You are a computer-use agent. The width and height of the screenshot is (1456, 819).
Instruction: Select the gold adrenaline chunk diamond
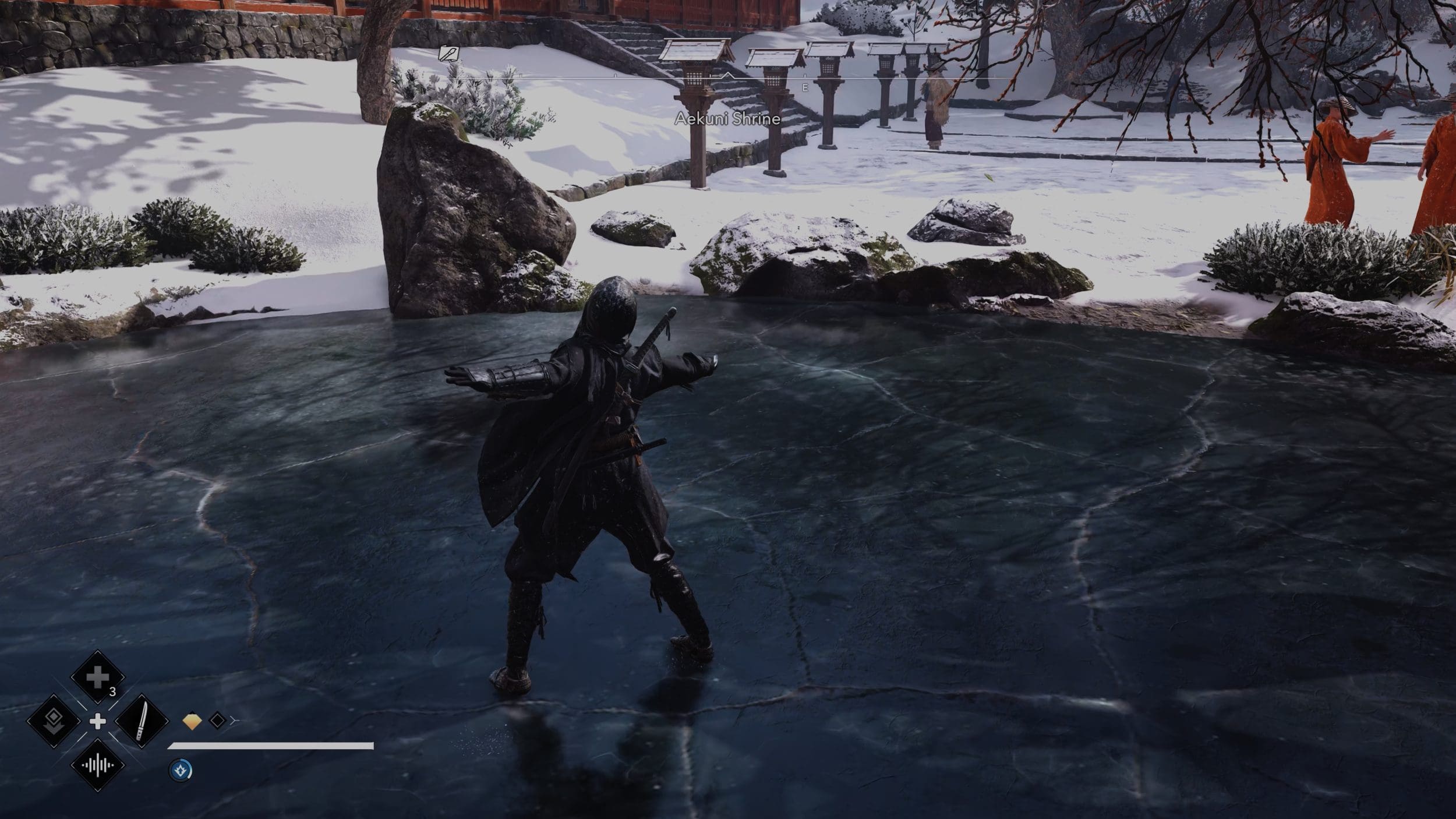192,721
